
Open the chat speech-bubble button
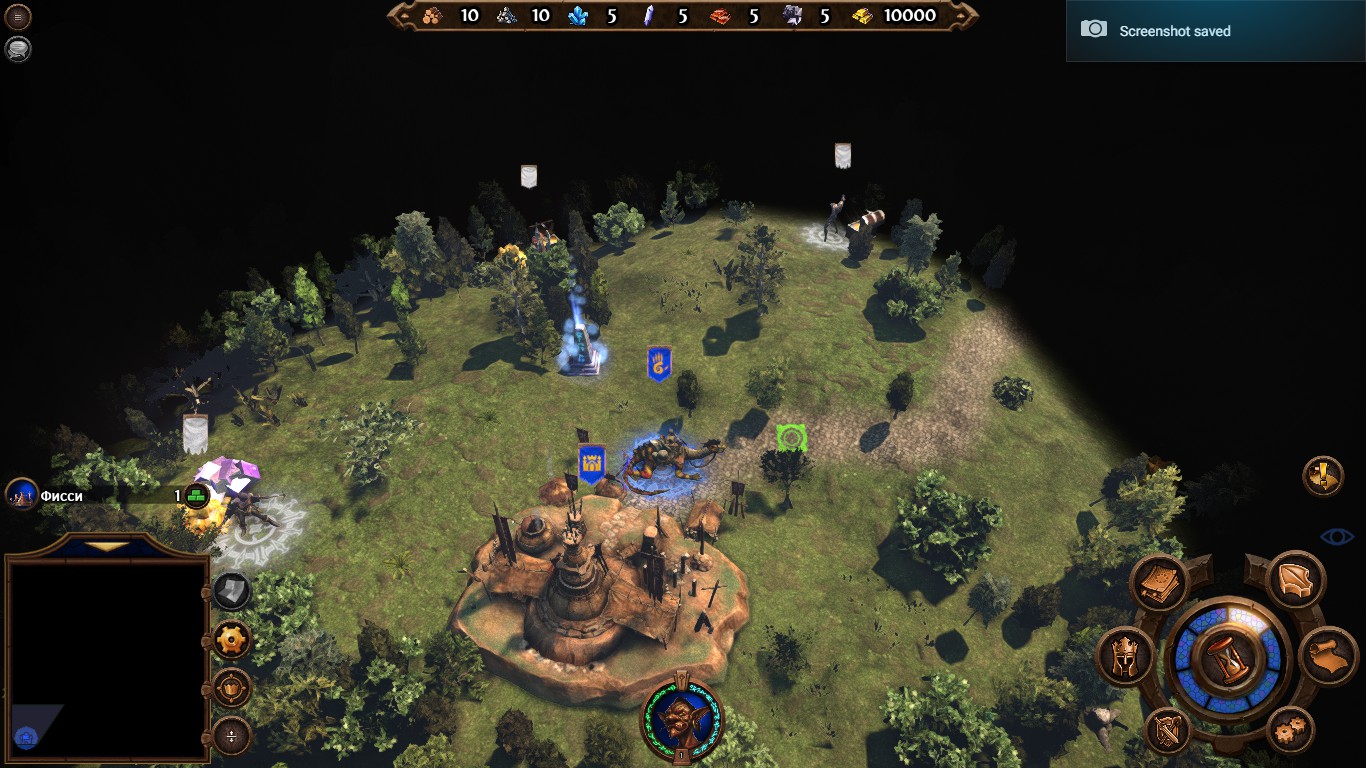[18, 48]
